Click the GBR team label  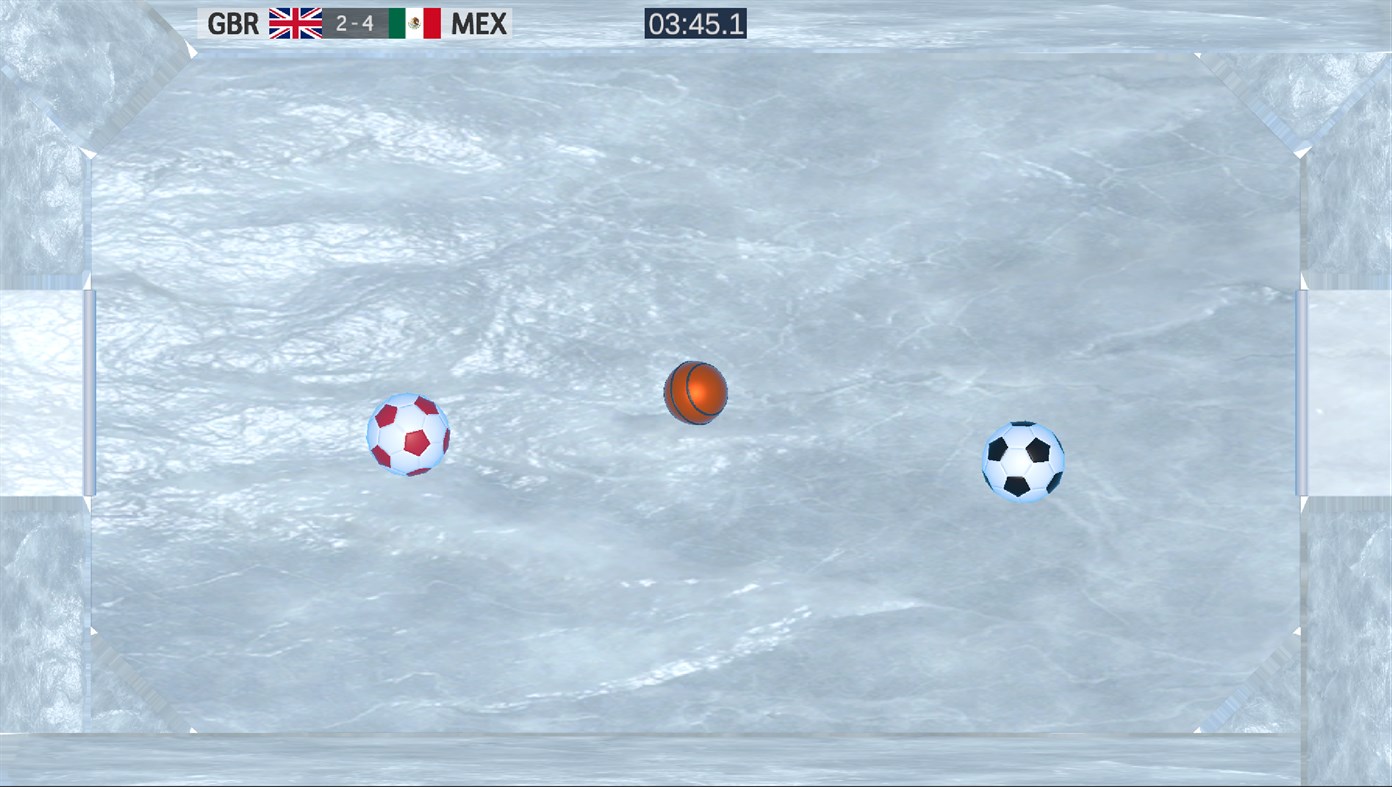pyautogui.click(x=233, y=23)
